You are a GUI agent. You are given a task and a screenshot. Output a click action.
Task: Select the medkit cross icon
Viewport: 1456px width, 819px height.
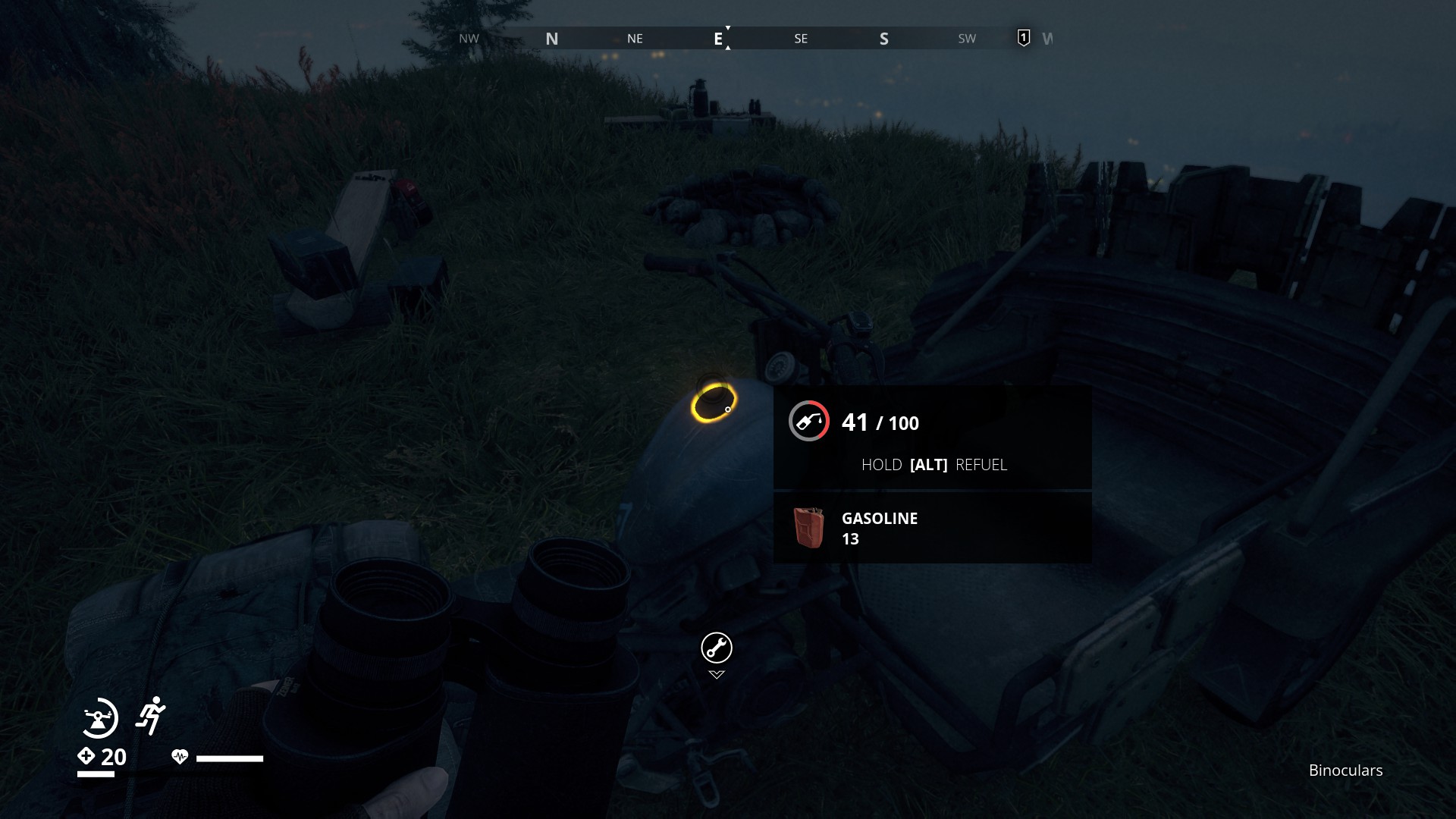point(86,756)
